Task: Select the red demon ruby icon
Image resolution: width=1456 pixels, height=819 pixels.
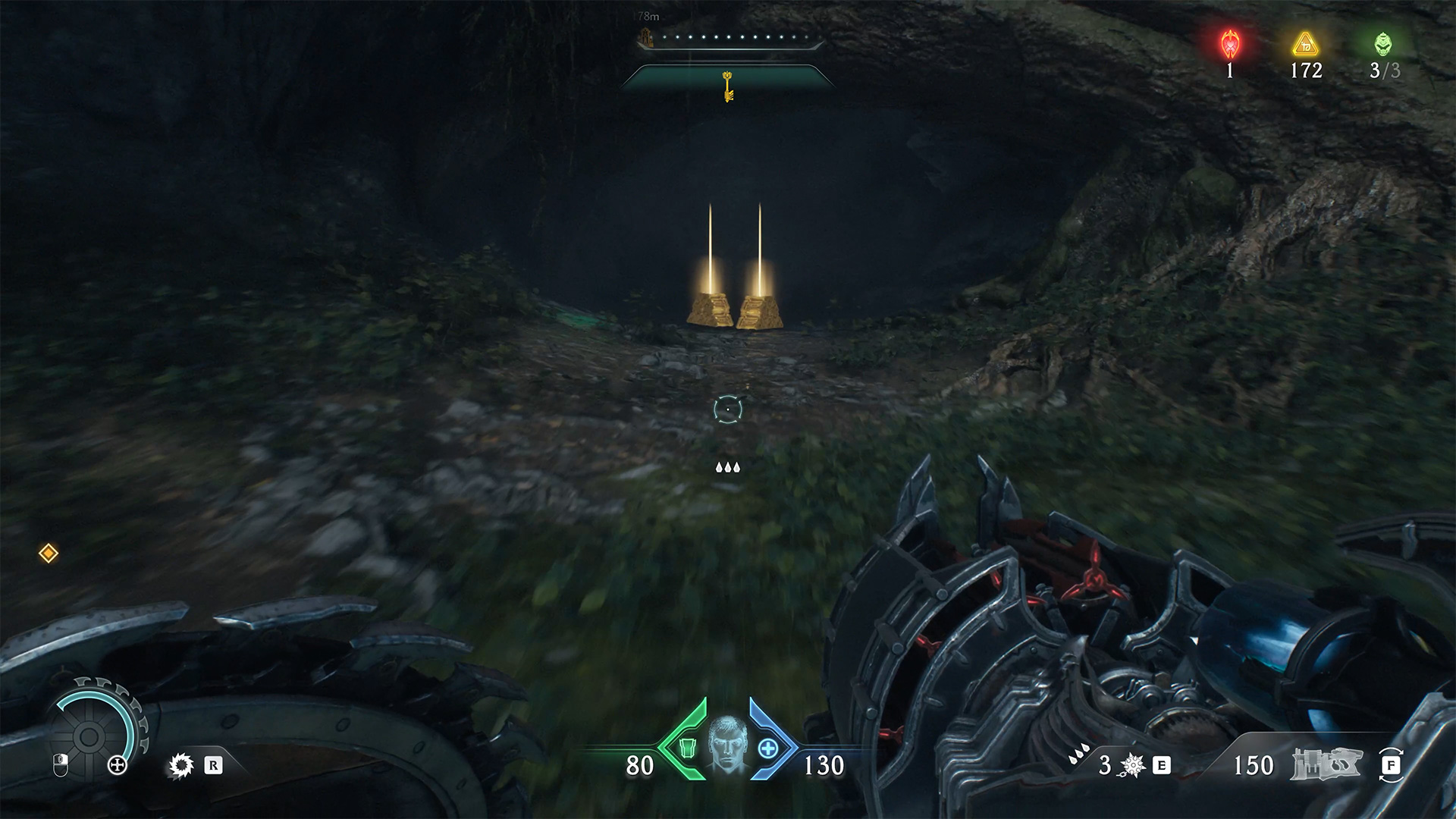Action: coord(1229,45)
